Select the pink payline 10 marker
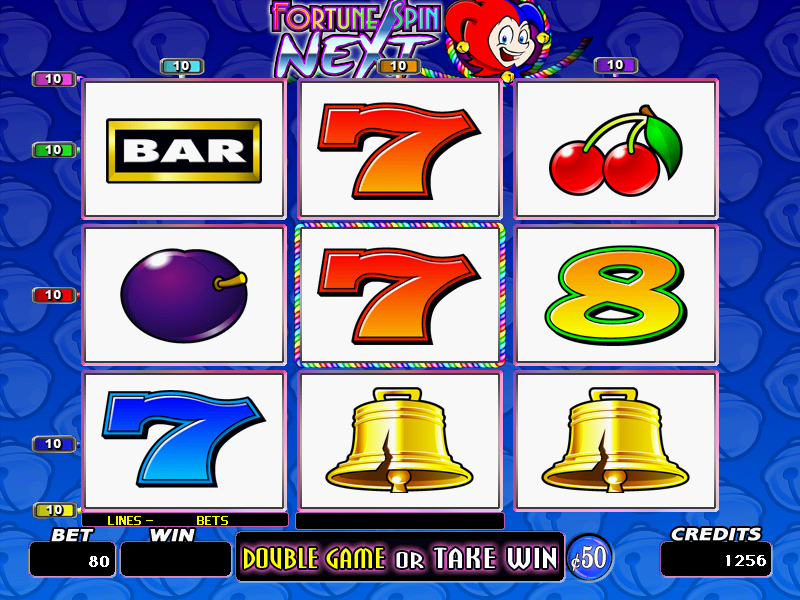Screen dimensions: 800x600 click(54, 79)
